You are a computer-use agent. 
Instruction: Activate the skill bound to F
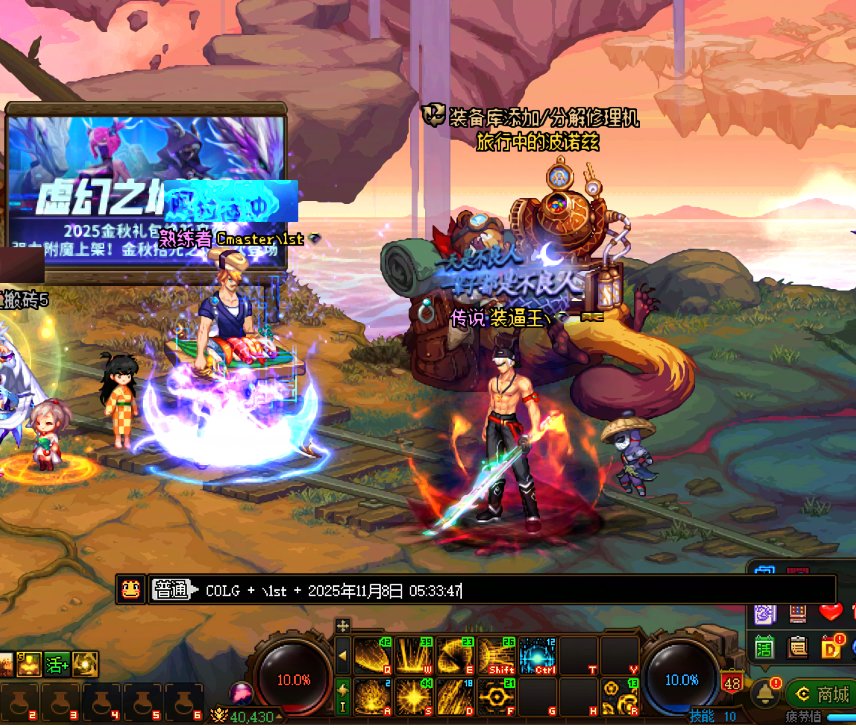[497, 695]
